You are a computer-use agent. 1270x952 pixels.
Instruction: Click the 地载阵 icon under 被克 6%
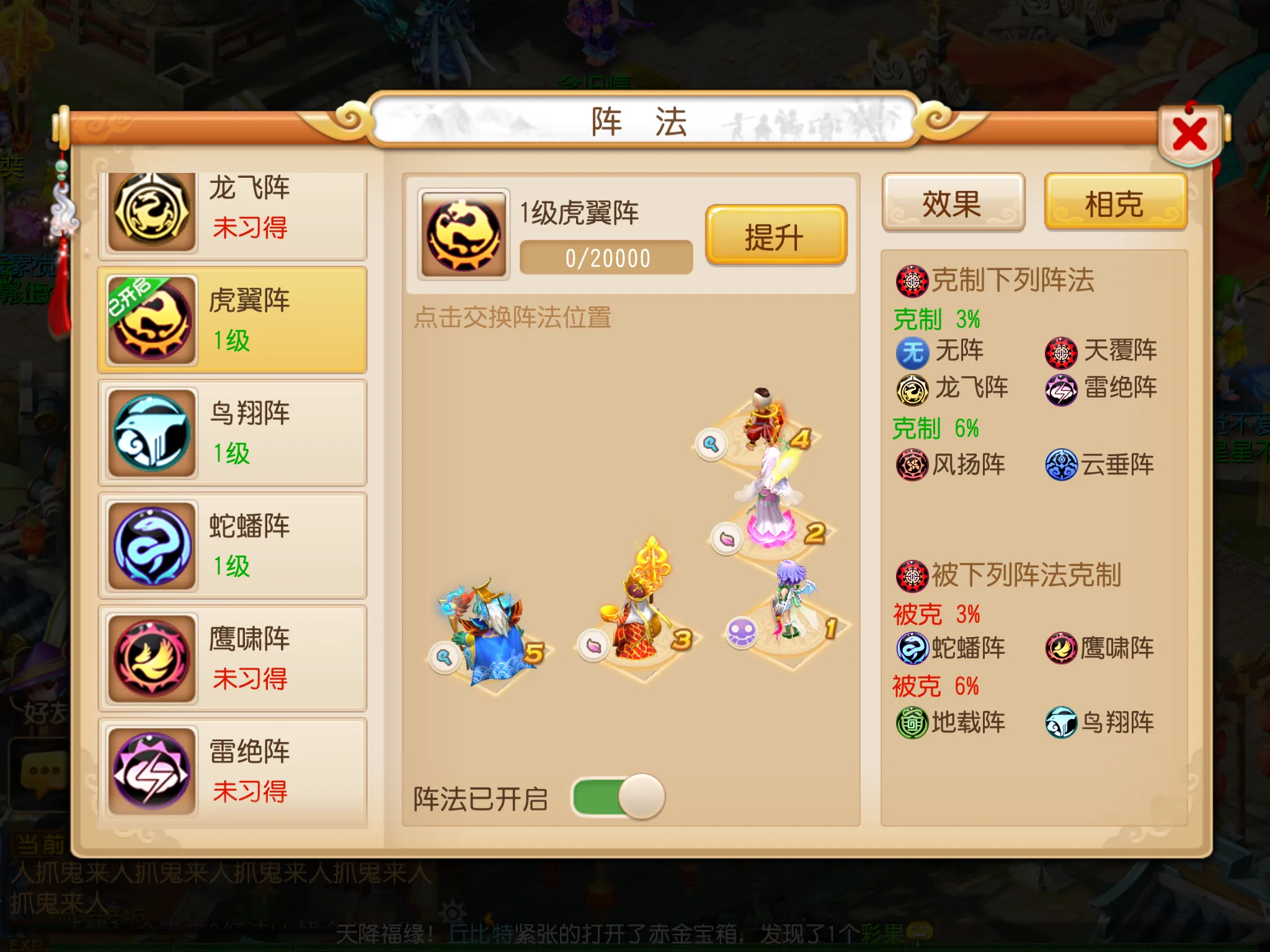pos(912,722)
